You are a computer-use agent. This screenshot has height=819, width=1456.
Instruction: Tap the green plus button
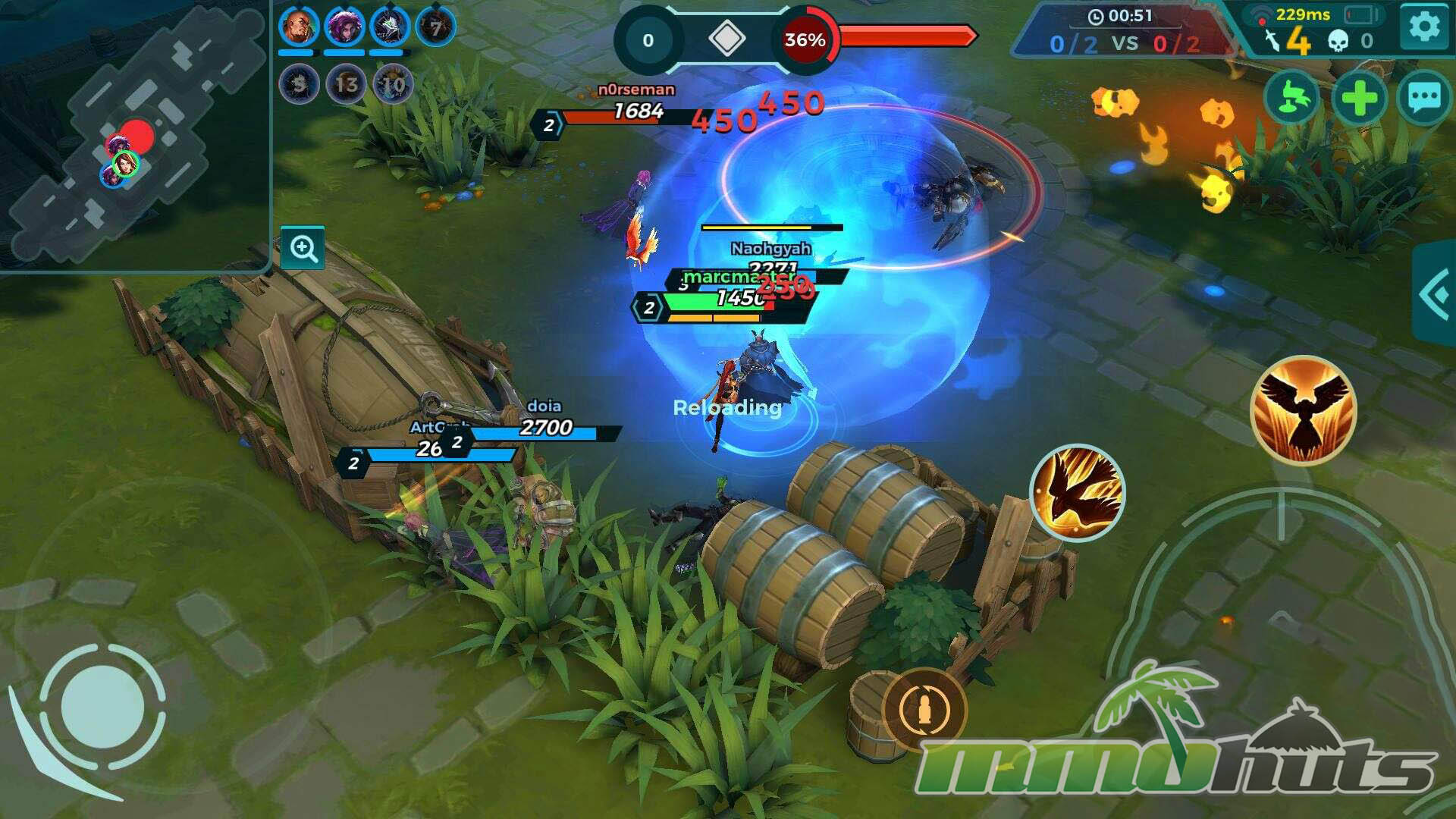(x=1358, y=97)
